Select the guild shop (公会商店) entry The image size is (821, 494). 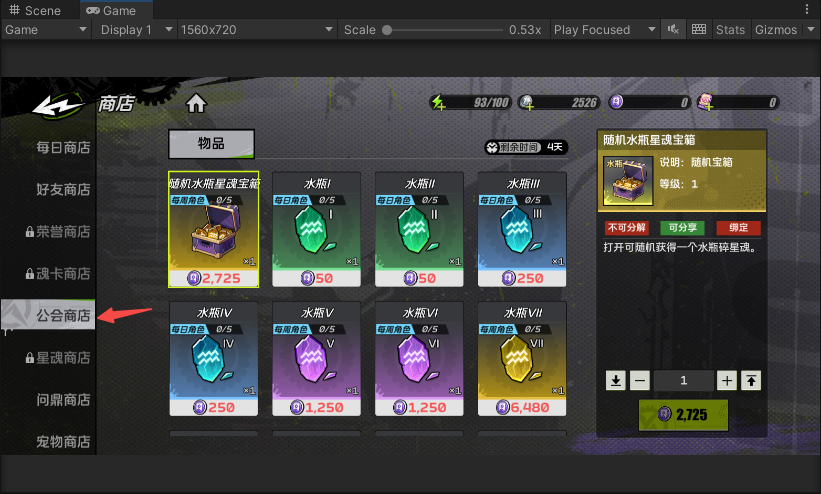click(63, 316)
